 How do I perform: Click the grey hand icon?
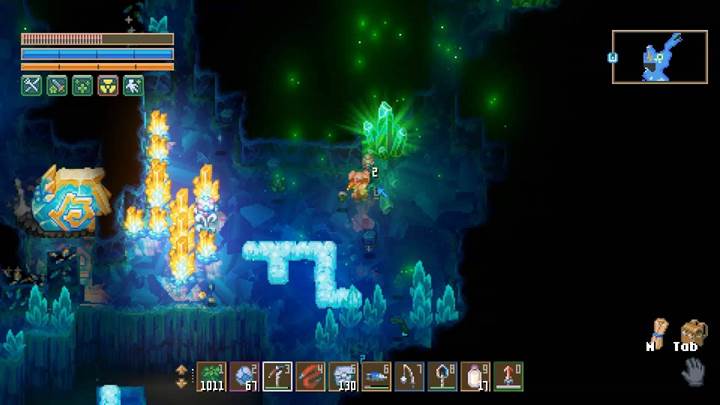692,371
